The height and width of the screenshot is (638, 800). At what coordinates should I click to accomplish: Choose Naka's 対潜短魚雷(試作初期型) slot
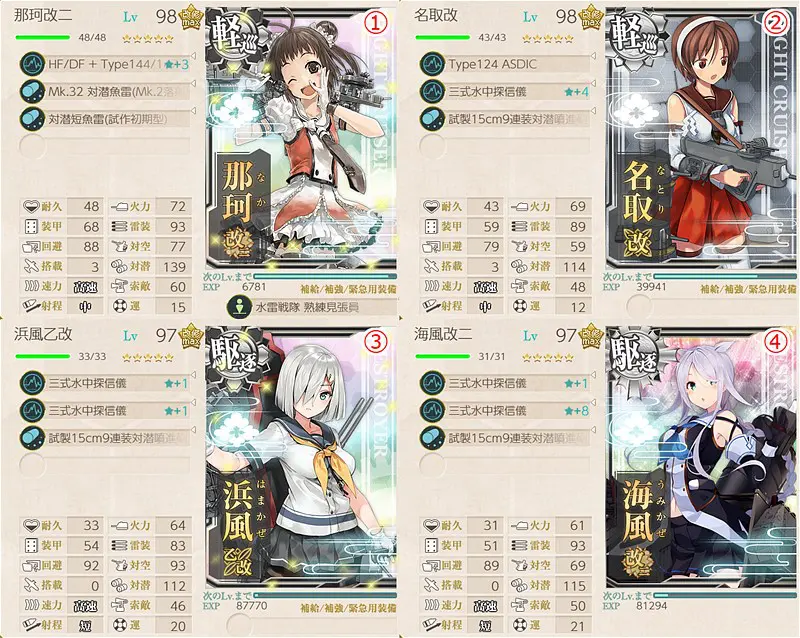[x=110, y=116]
